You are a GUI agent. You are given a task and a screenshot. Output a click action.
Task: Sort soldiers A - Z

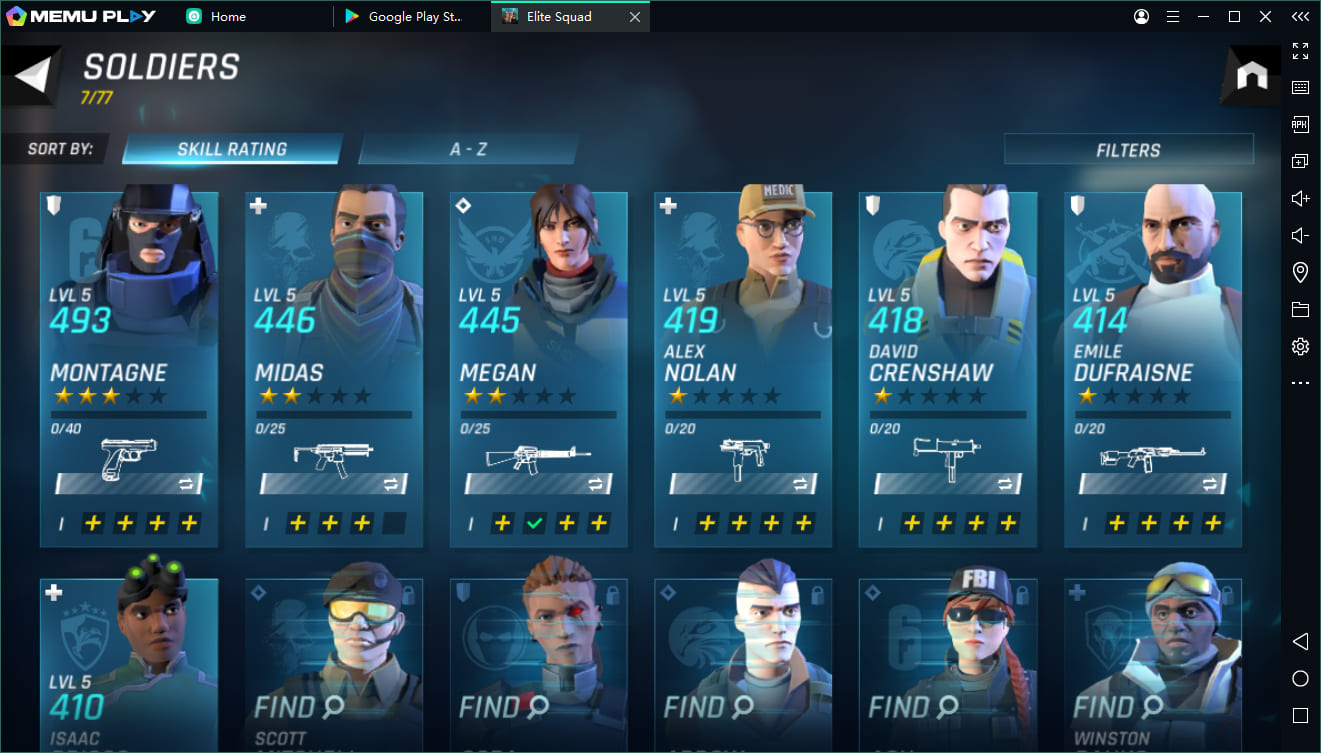point(468,149)
